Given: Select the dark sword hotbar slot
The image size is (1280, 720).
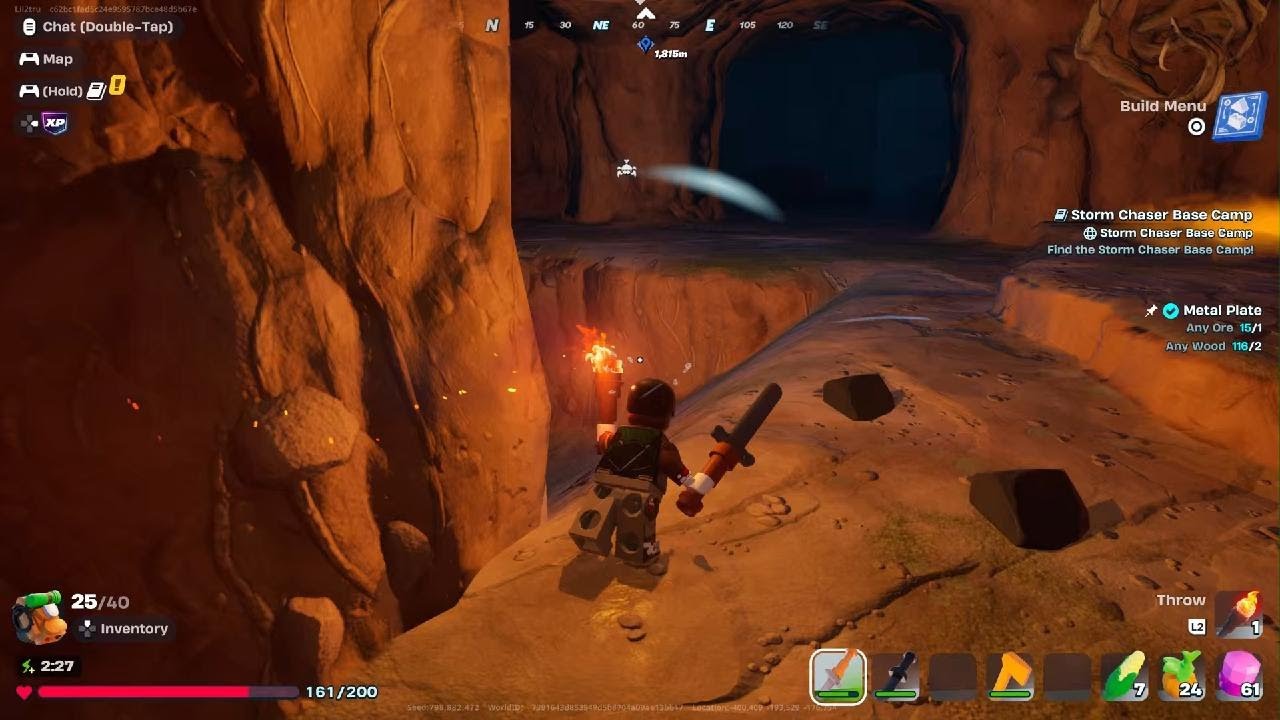Looking at the screenshot, I should [x=895, y=675].
